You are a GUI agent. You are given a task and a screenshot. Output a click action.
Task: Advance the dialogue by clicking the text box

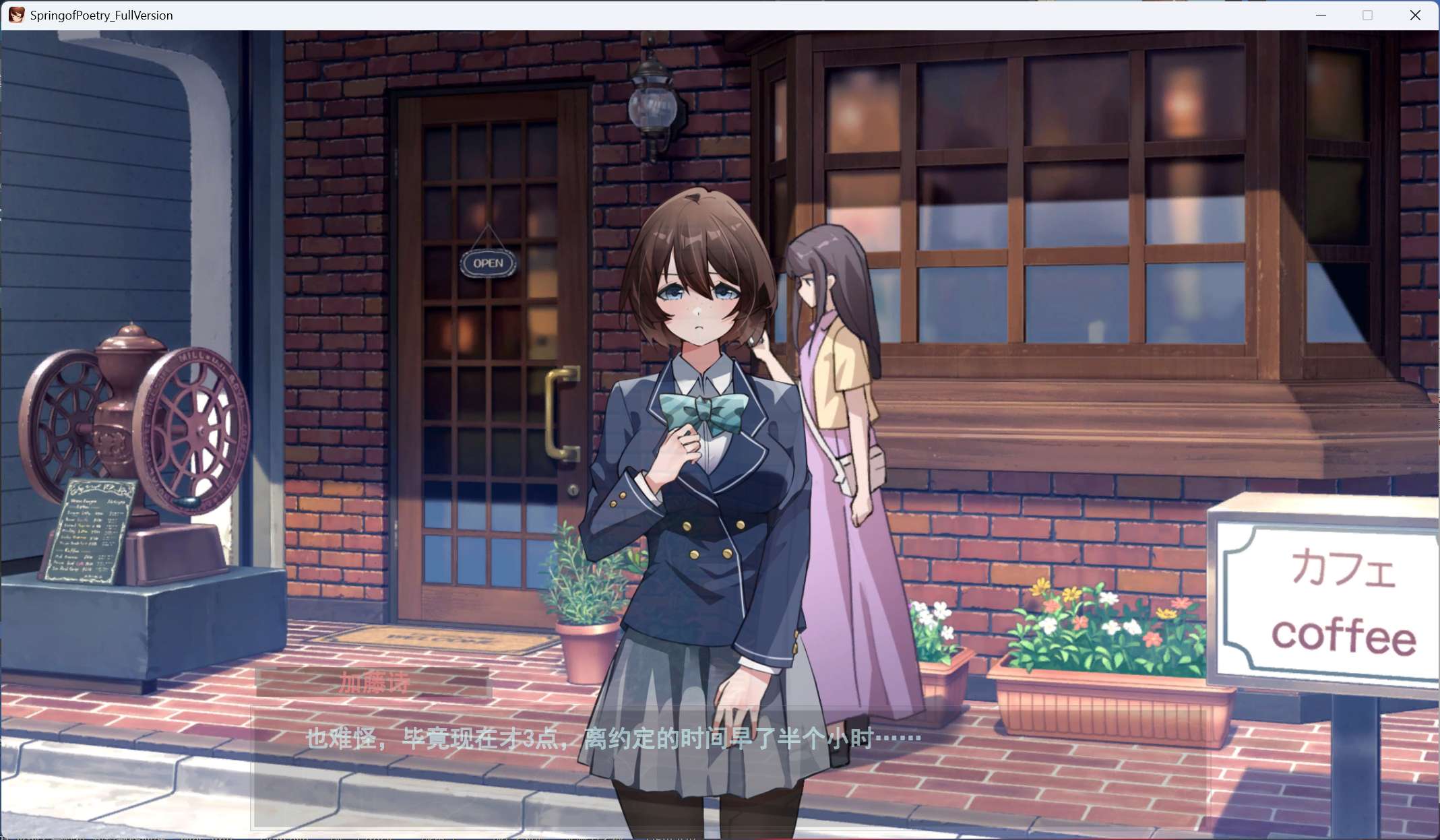tap(730, 767)
